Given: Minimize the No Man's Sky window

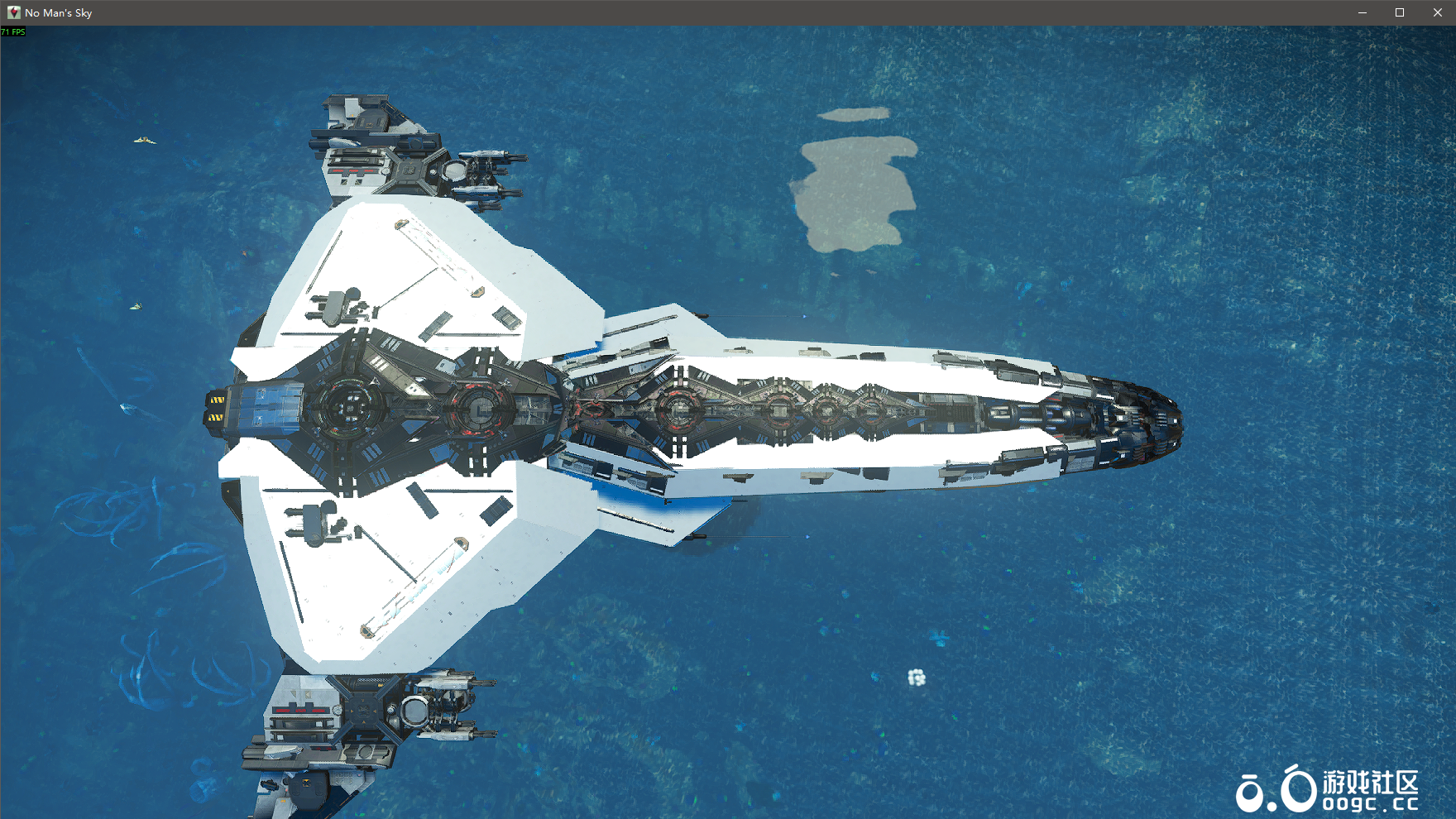Looking at the screenshot, I should point(1362,12).
